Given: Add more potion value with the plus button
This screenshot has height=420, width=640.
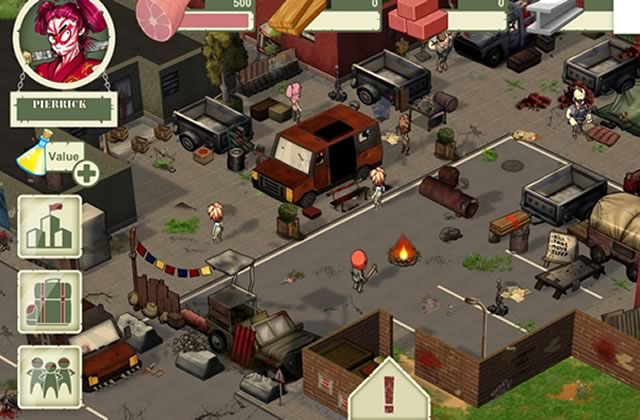Looking at the screenshot, I should (86, 172).
